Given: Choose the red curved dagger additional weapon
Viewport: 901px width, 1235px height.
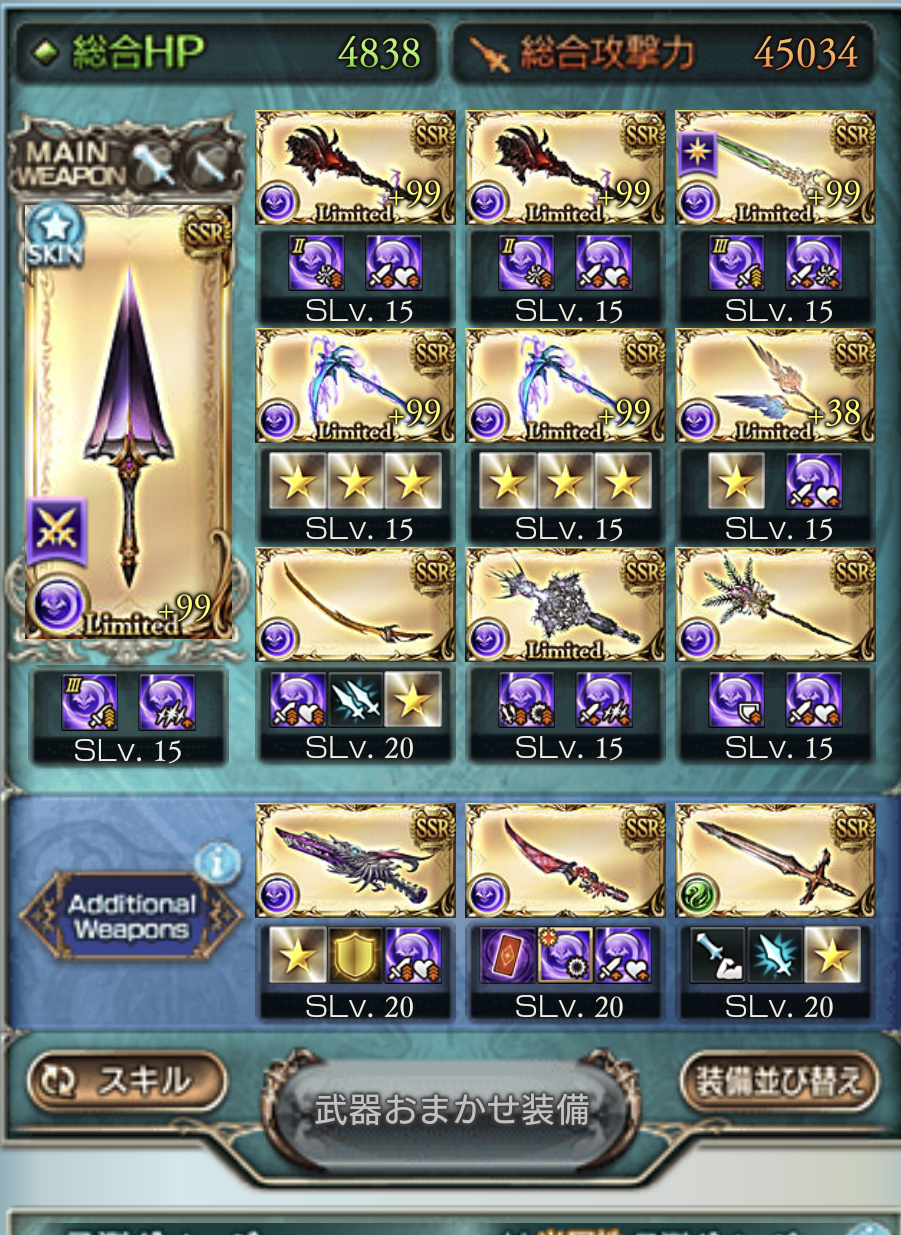Looking at the screenshot, I should click(565, 860).
